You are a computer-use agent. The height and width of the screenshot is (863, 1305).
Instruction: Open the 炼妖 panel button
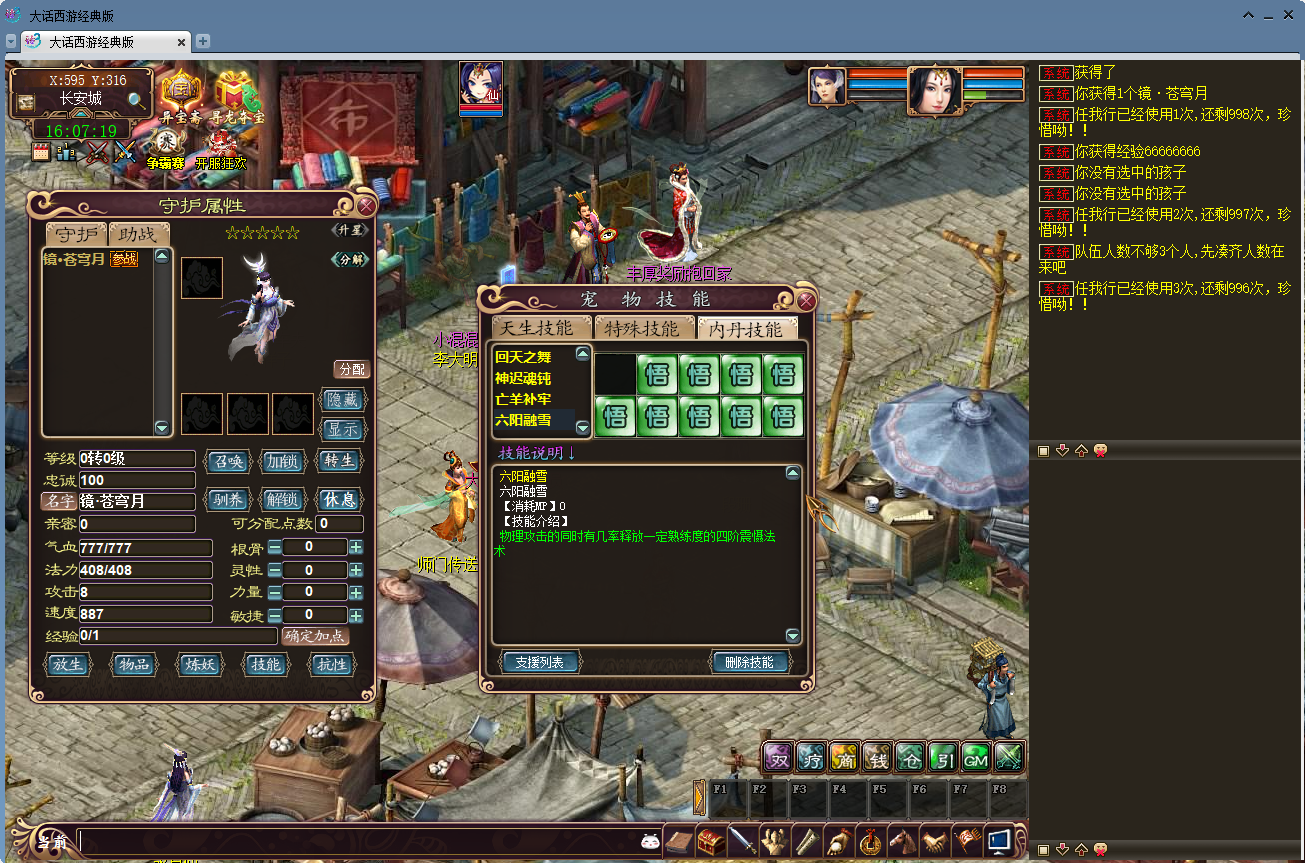coord(196,664)
